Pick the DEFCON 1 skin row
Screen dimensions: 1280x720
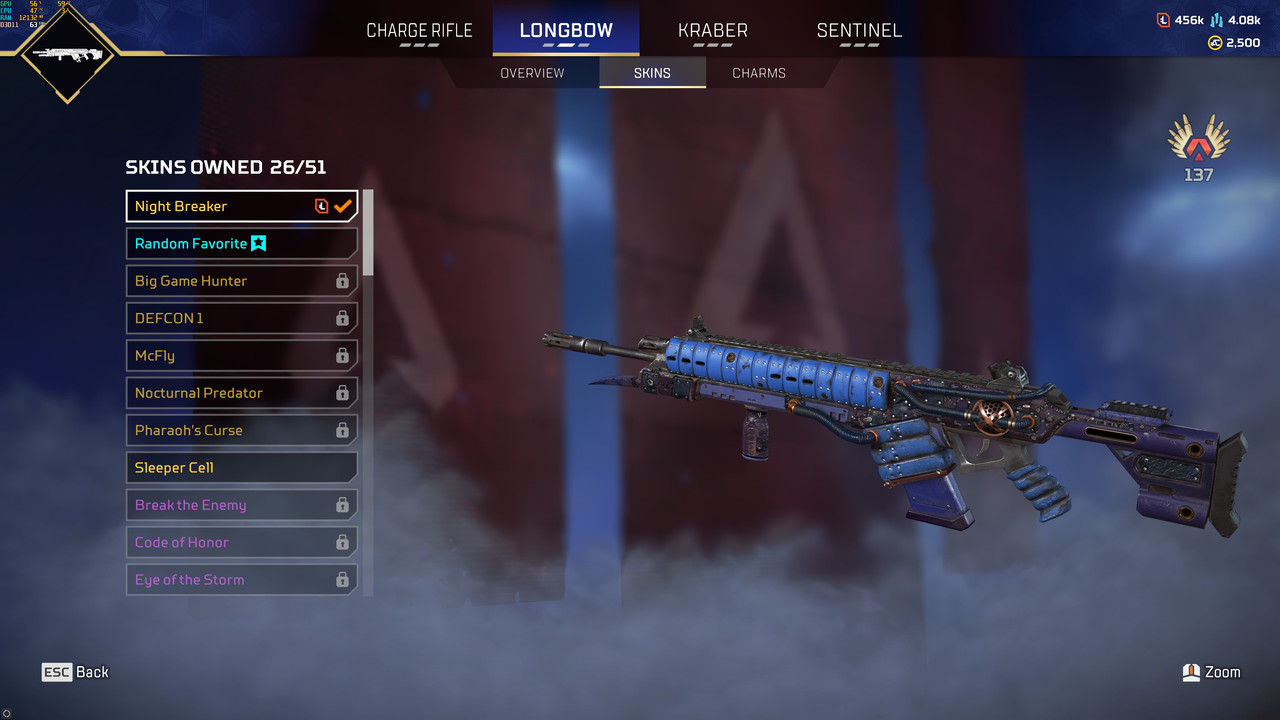click(241, 318)
